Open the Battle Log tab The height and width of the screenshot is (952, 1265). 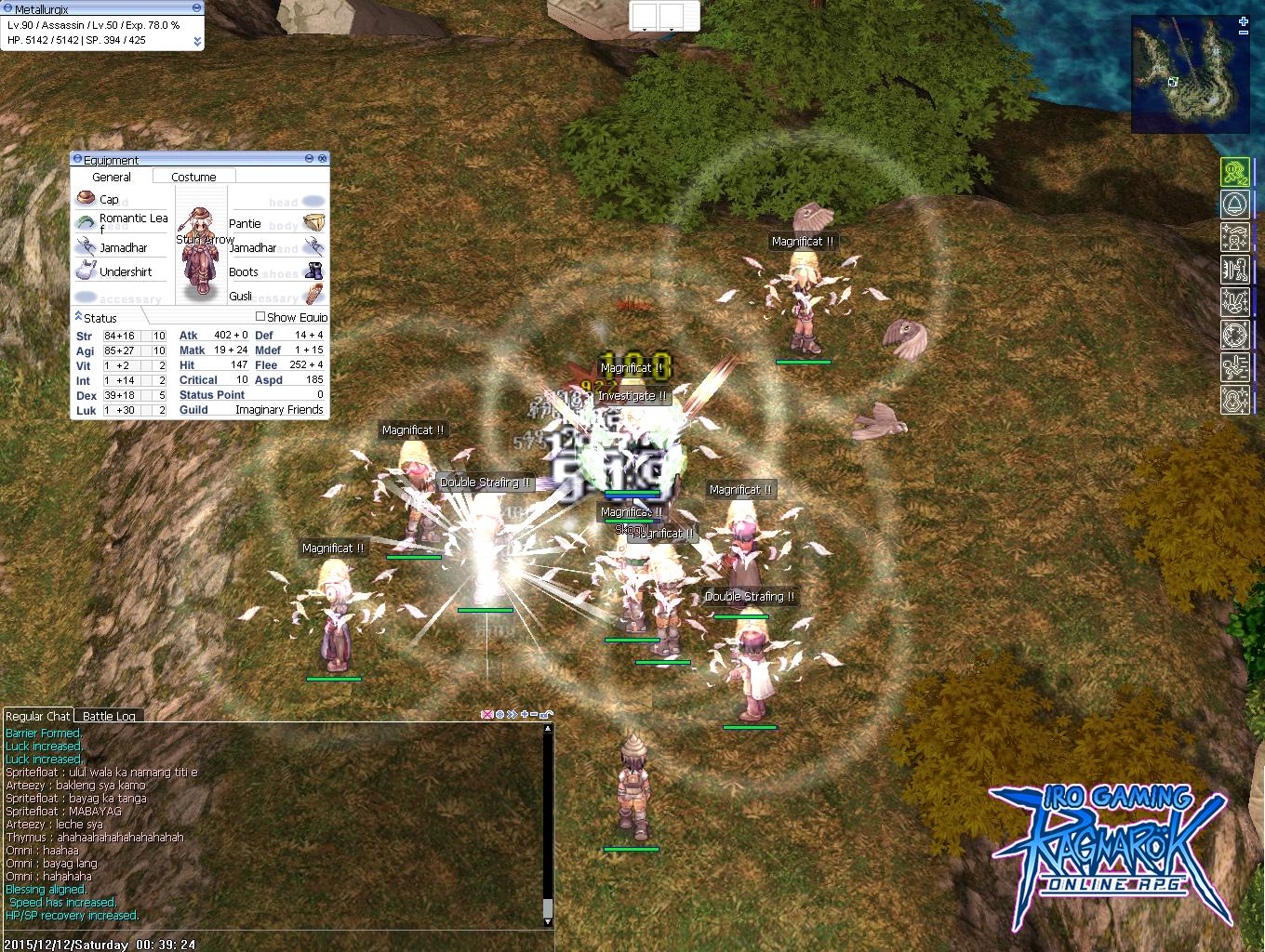pos(108,716)
